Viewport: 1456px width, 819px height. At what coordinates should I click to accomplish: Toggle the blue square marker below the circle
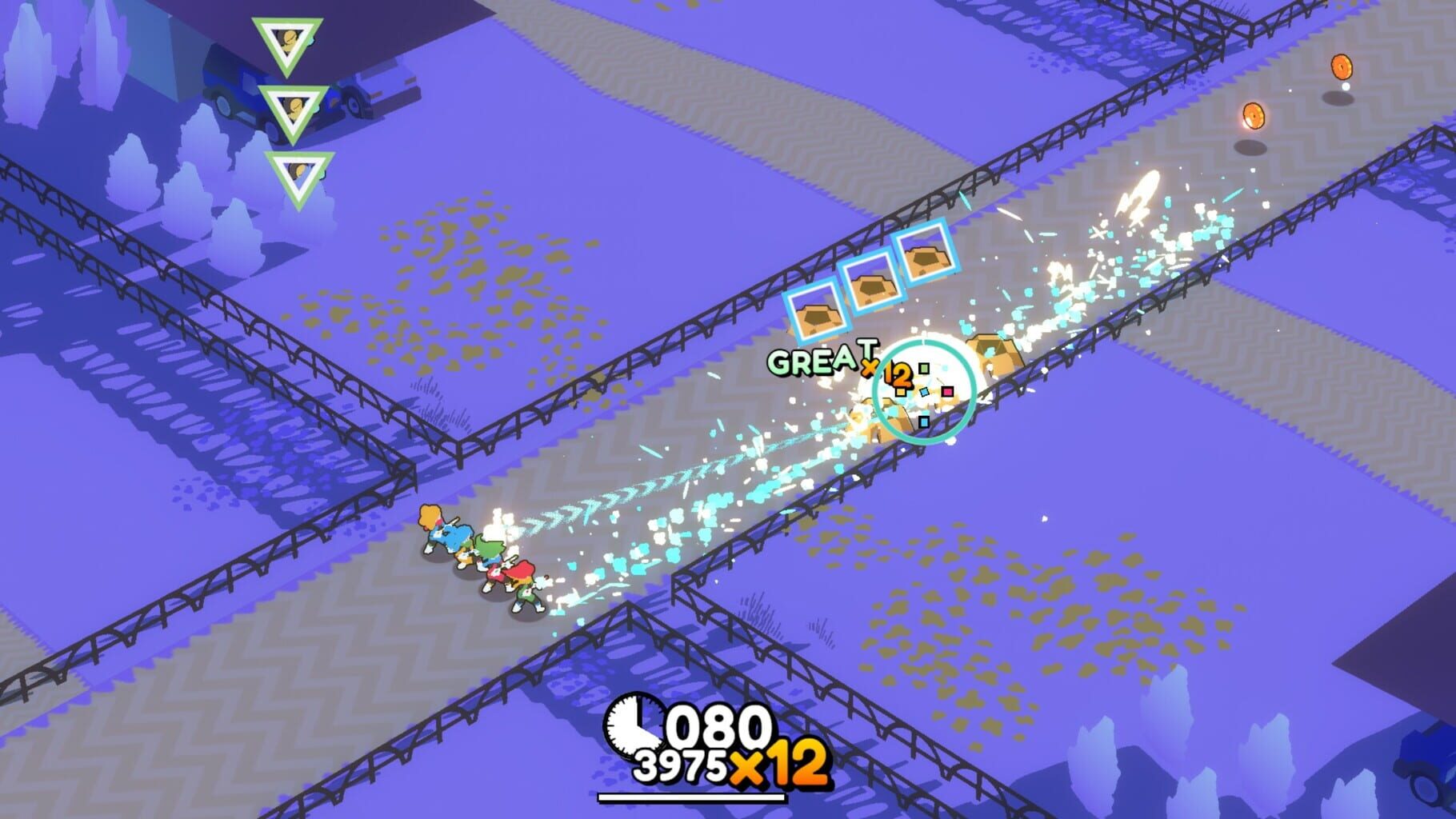pyautogui.click(x=924, y=422)
